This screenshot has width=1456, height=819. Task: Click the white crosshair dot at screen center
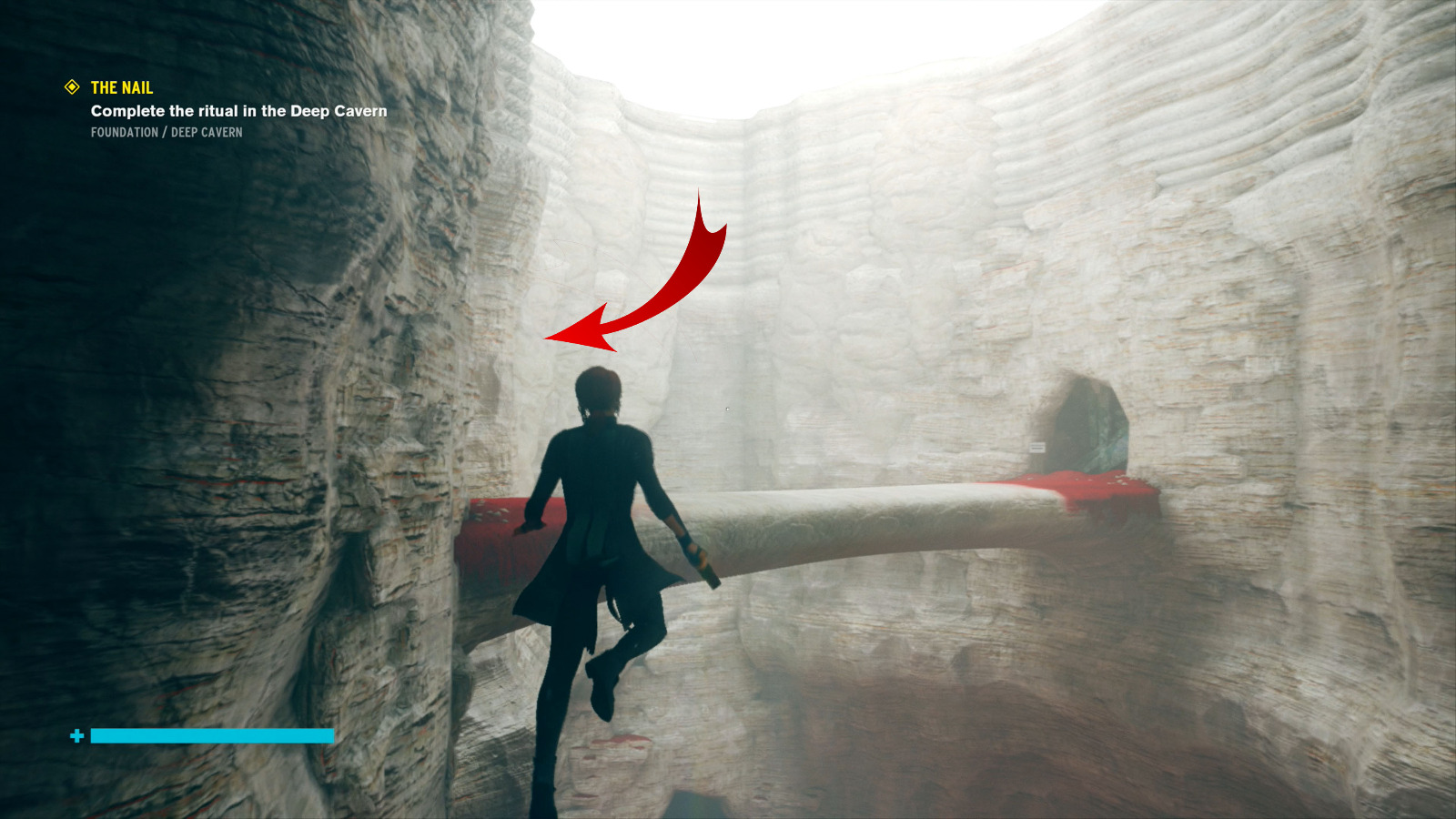(x=725, y=409)
